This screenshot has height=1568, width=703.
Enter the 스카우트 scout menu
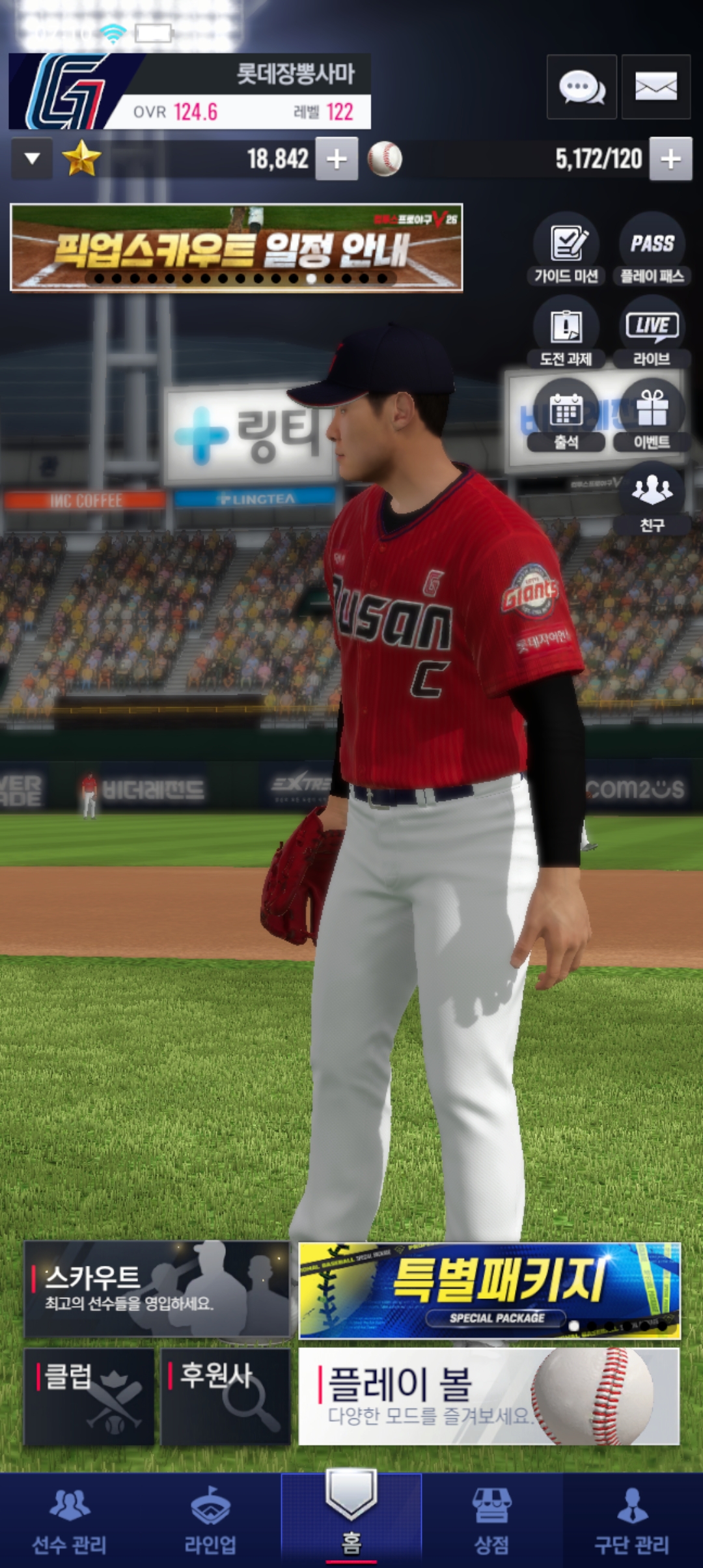157,1289
